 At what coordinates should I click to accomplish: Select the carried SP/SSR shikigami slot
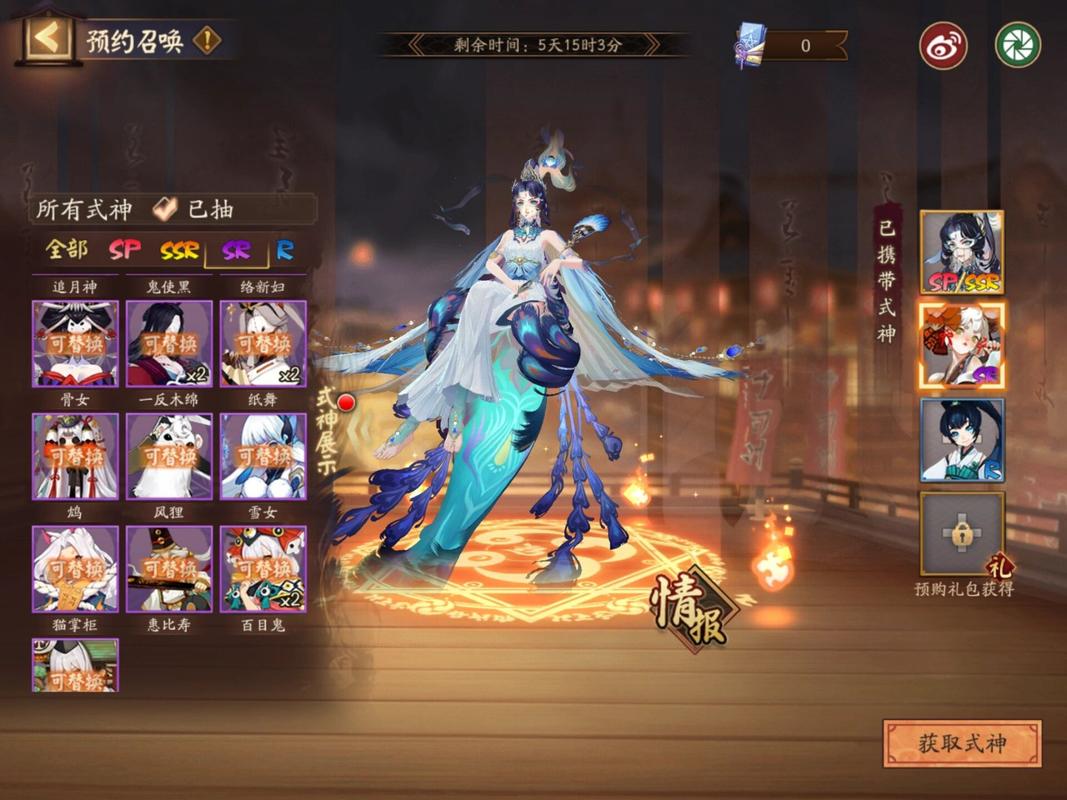click(961, 252)
